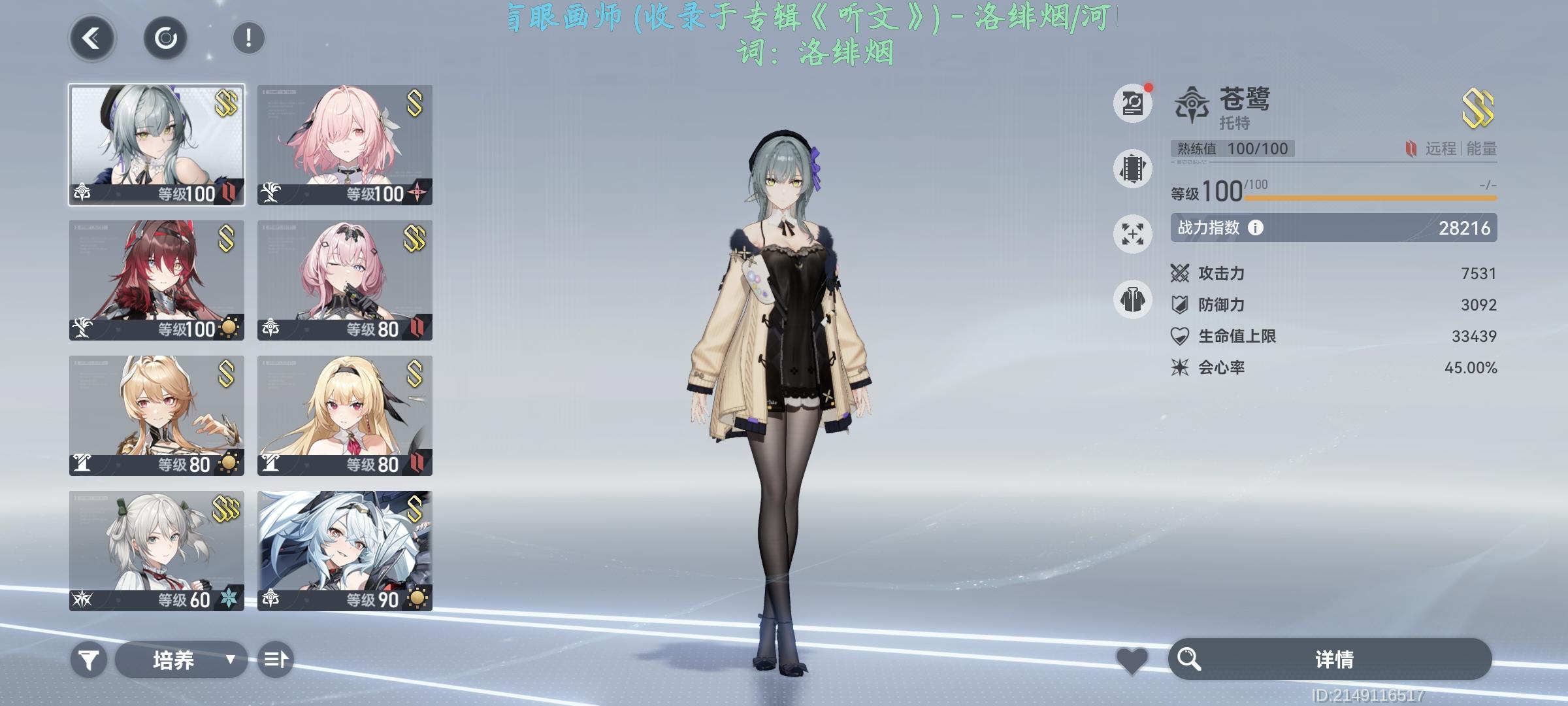This screenshot has height=706, width=1568.
Task: Open the character archive camera icon
Action: coord(1132,103)
